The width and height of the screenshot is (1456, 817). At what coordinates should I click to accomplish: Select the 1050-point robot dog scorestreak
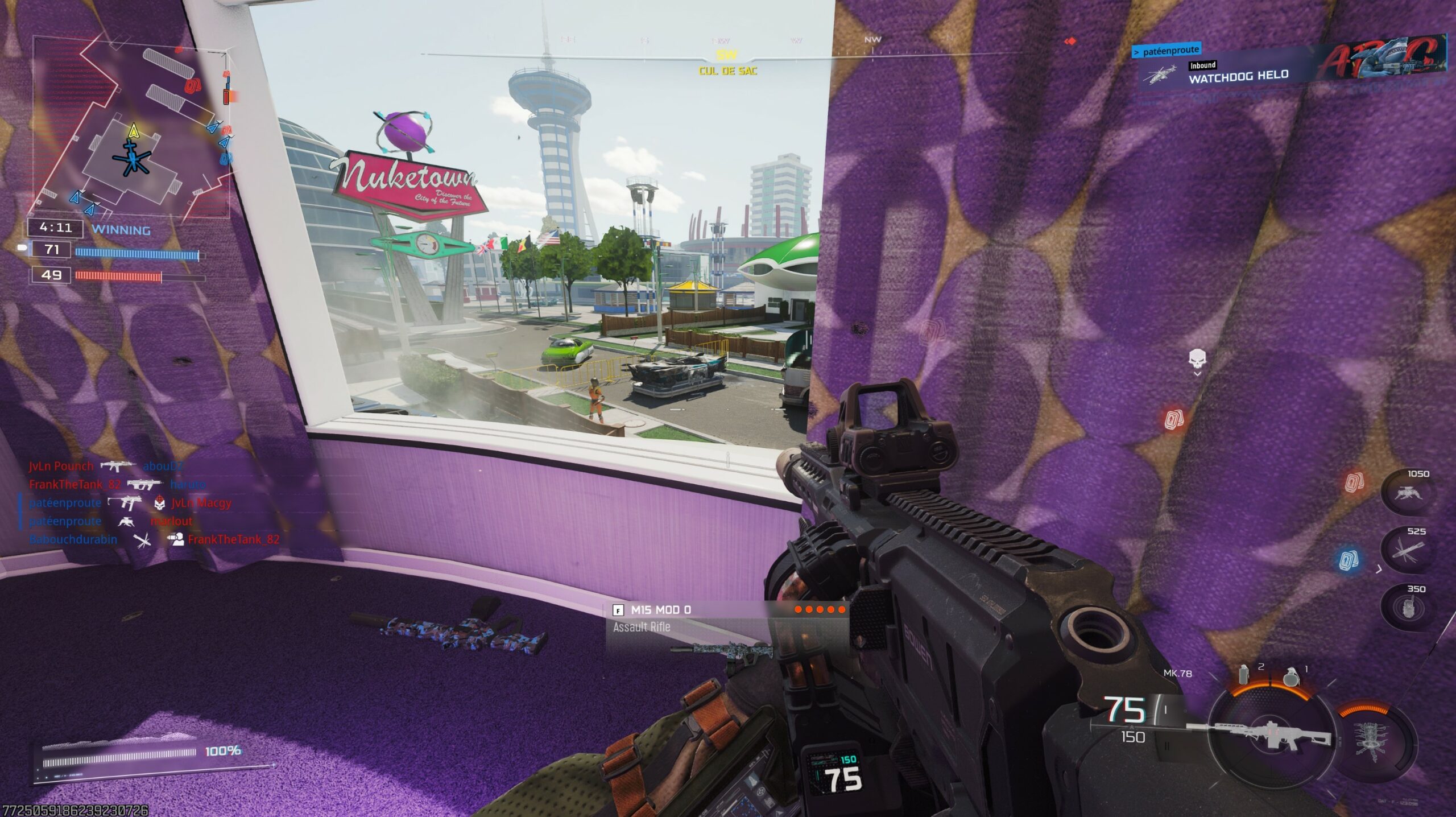(1408, 493)
